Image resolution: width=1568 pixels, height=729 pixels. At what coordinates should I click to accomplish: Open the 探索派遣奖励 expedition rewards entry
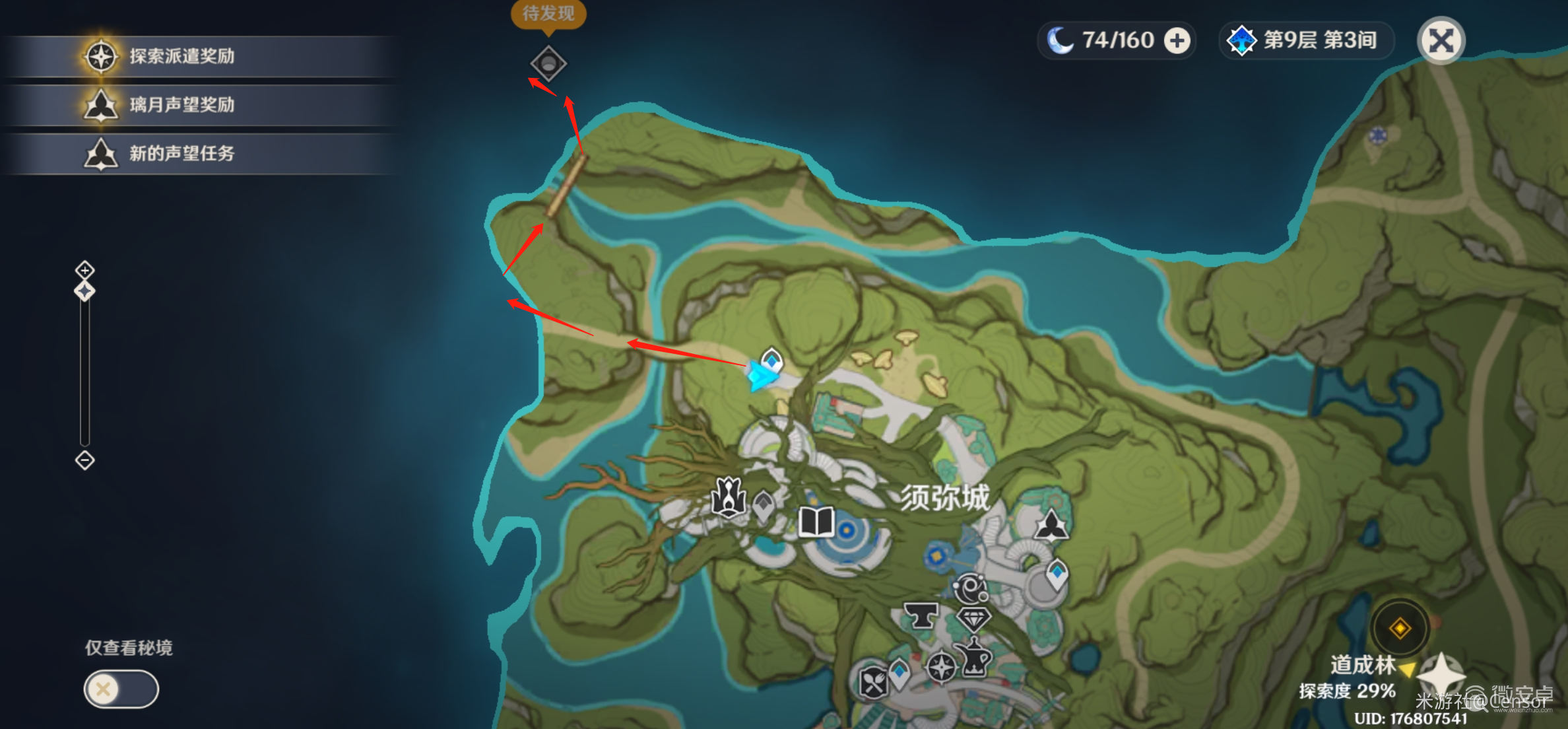[181, 56]
